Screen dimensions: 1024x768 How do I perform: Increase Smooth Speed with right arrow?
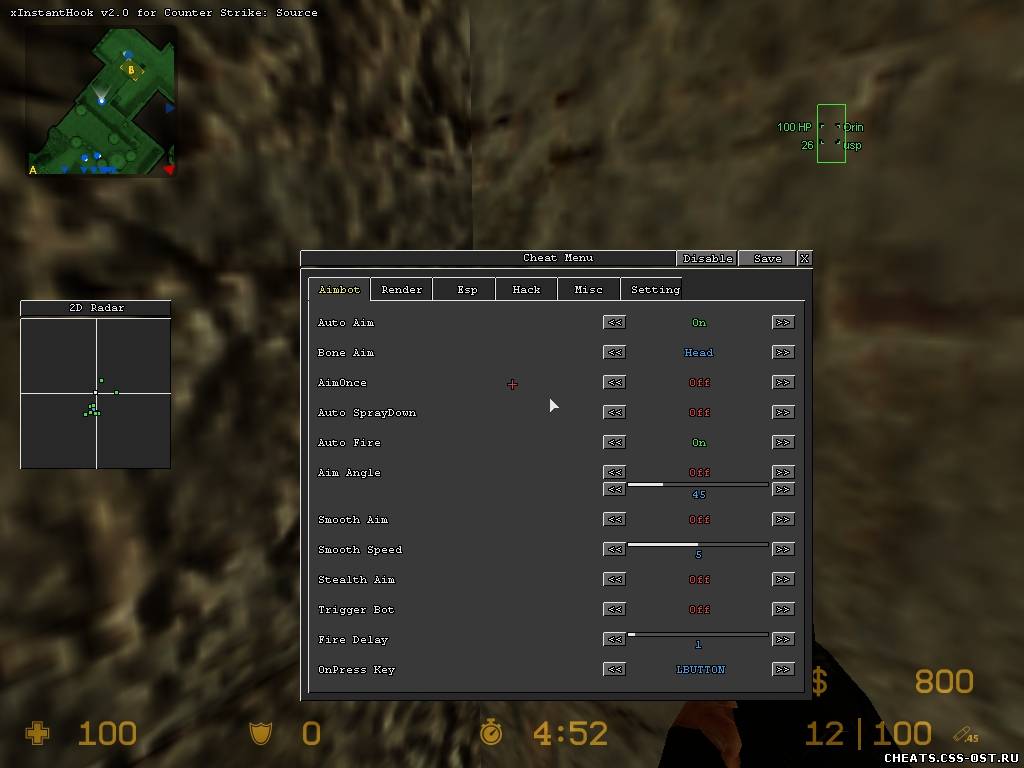click(x=783, y=549)
